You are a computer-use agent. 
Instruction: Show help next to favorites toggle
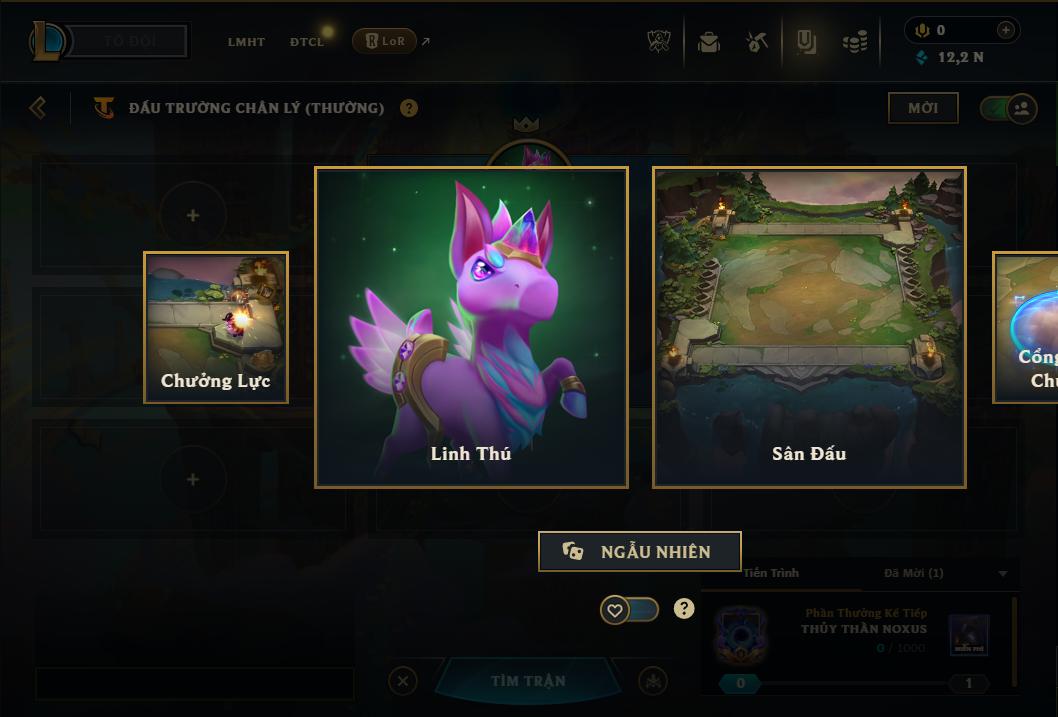tap(684, 608)
